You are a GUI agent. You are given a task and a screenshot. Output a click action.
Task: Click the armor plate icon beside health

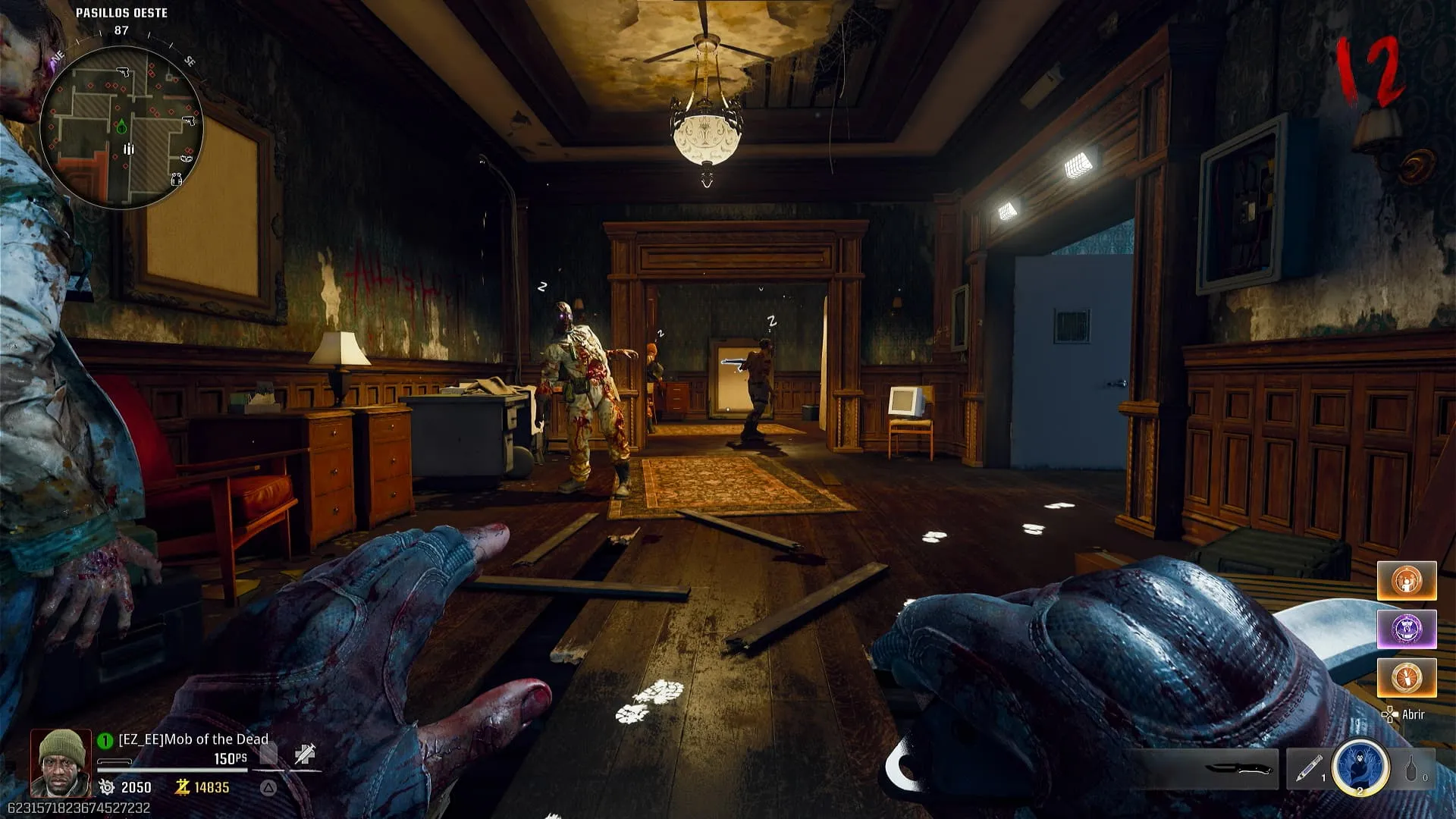point(268,754)
